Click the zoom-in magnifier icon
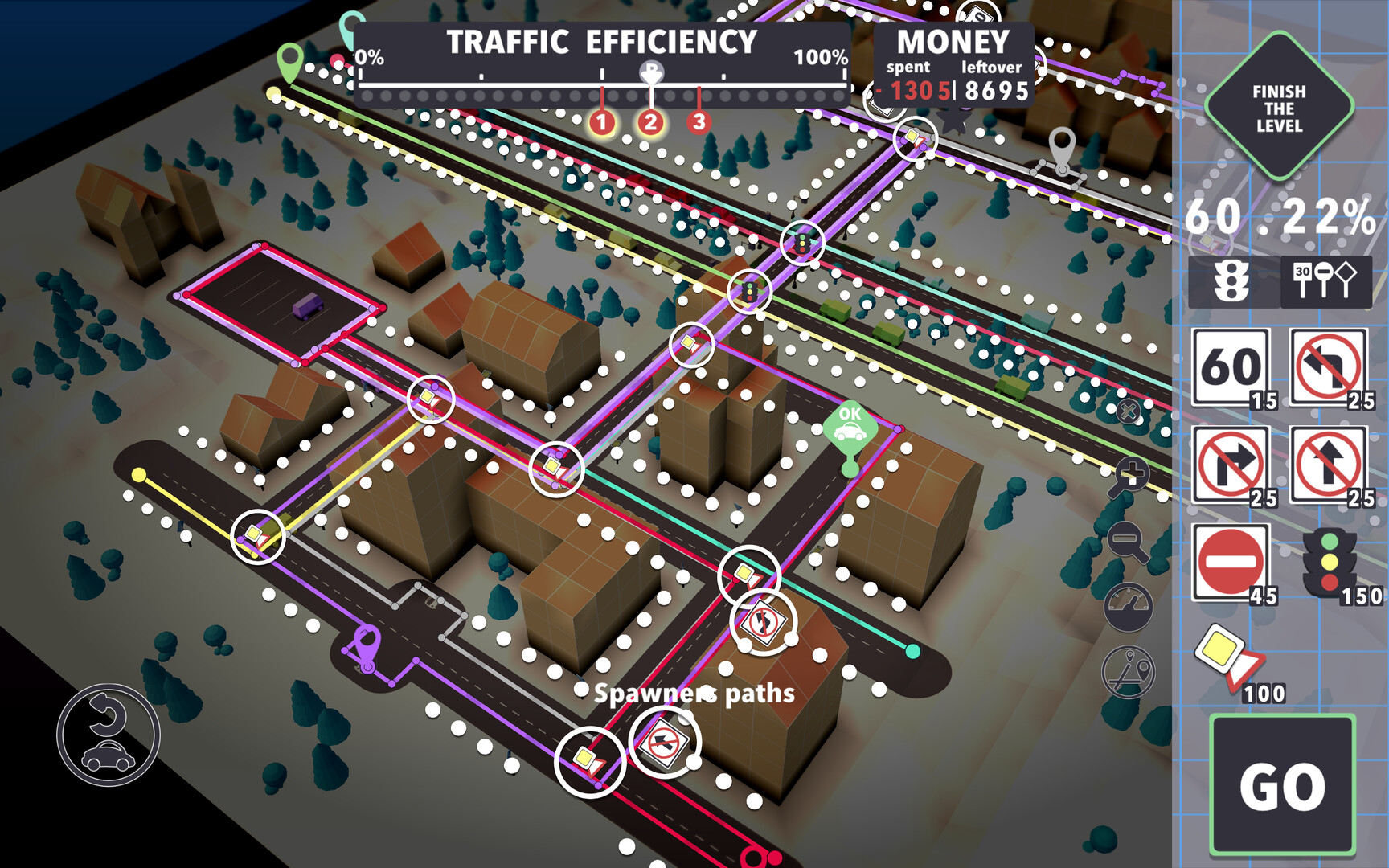Image resolution: width=1389 pixels, height=868 pixels. pos(1129,474)
